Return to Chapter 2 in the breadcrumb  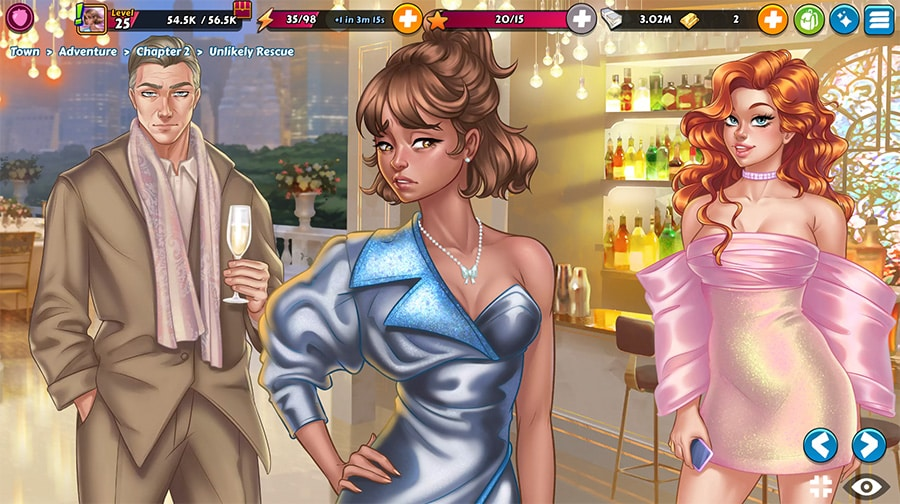pos(163,51)
